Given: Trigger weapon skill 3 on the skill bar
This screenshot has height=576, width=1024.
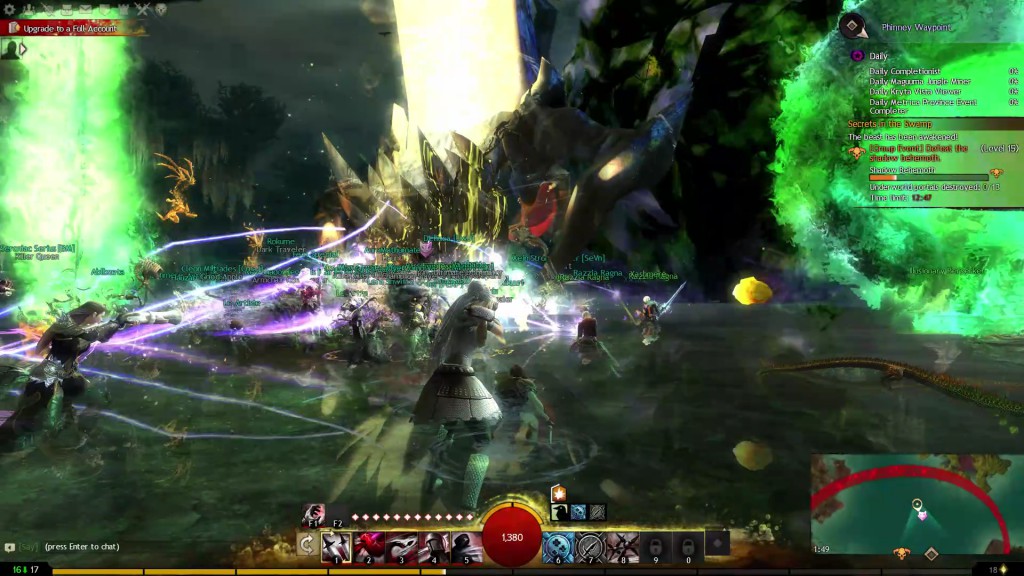Looking at the screenshot, I should pyautogui.click(x=401, y=547).
